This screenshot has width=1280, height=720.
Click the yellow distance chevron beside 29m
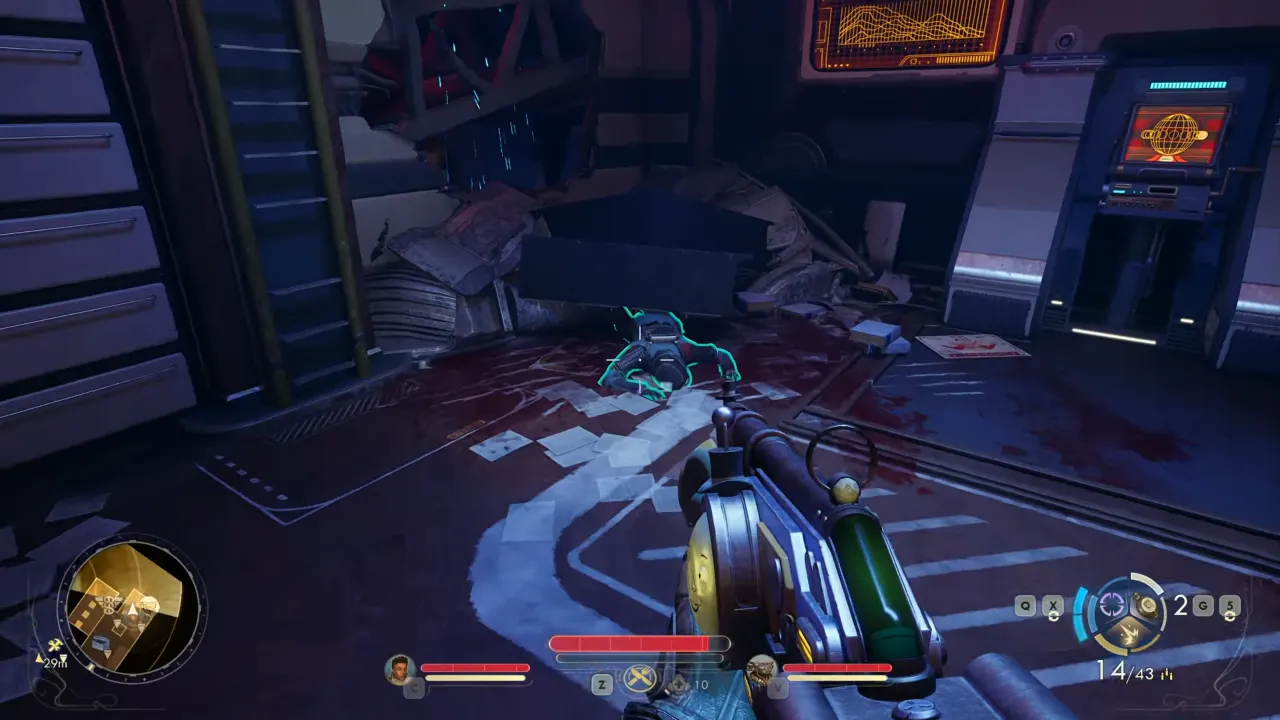(38, 659)
